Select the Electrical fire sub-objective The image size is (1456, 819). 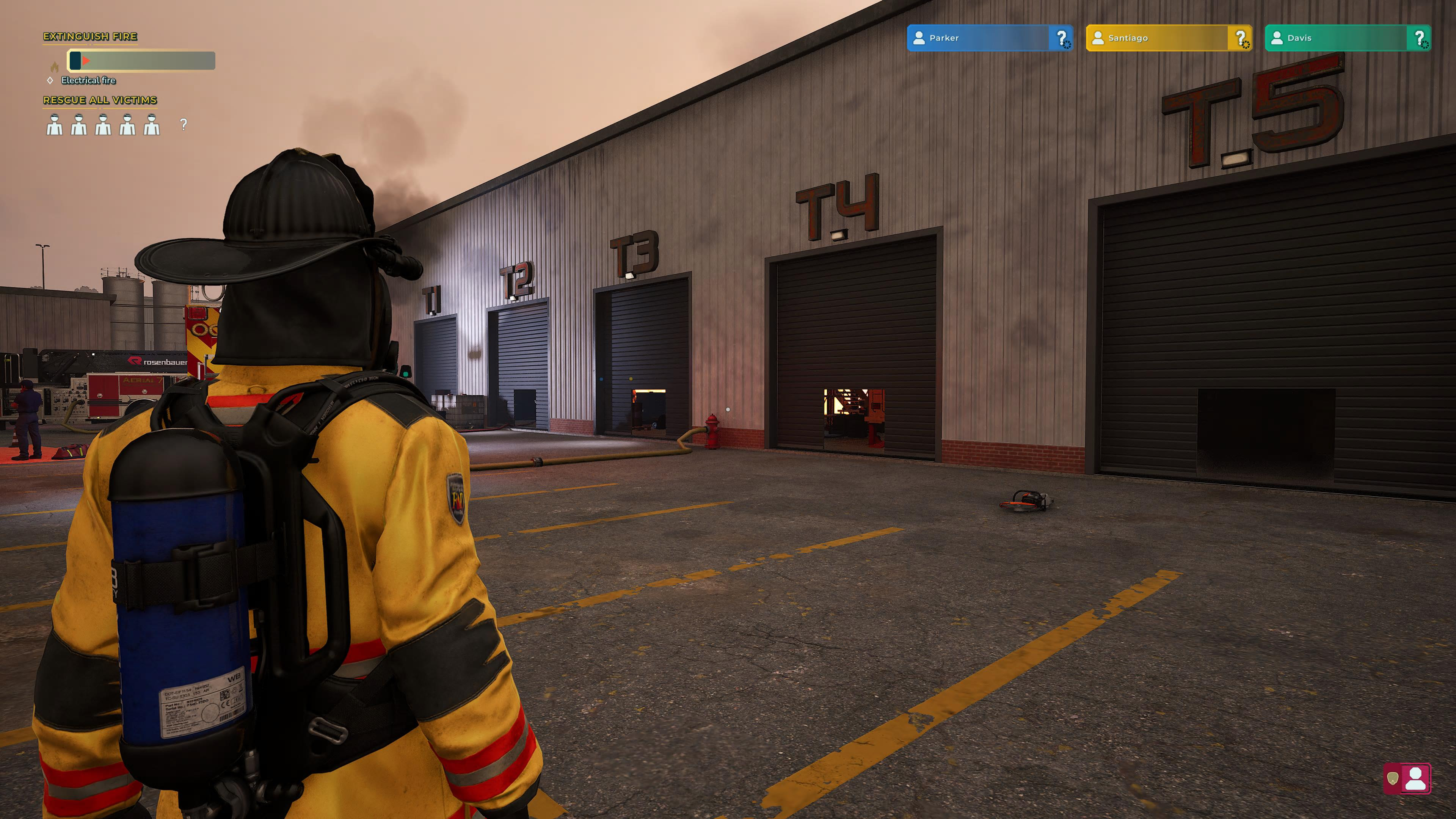pyautogui.click(x=88, y=80)
